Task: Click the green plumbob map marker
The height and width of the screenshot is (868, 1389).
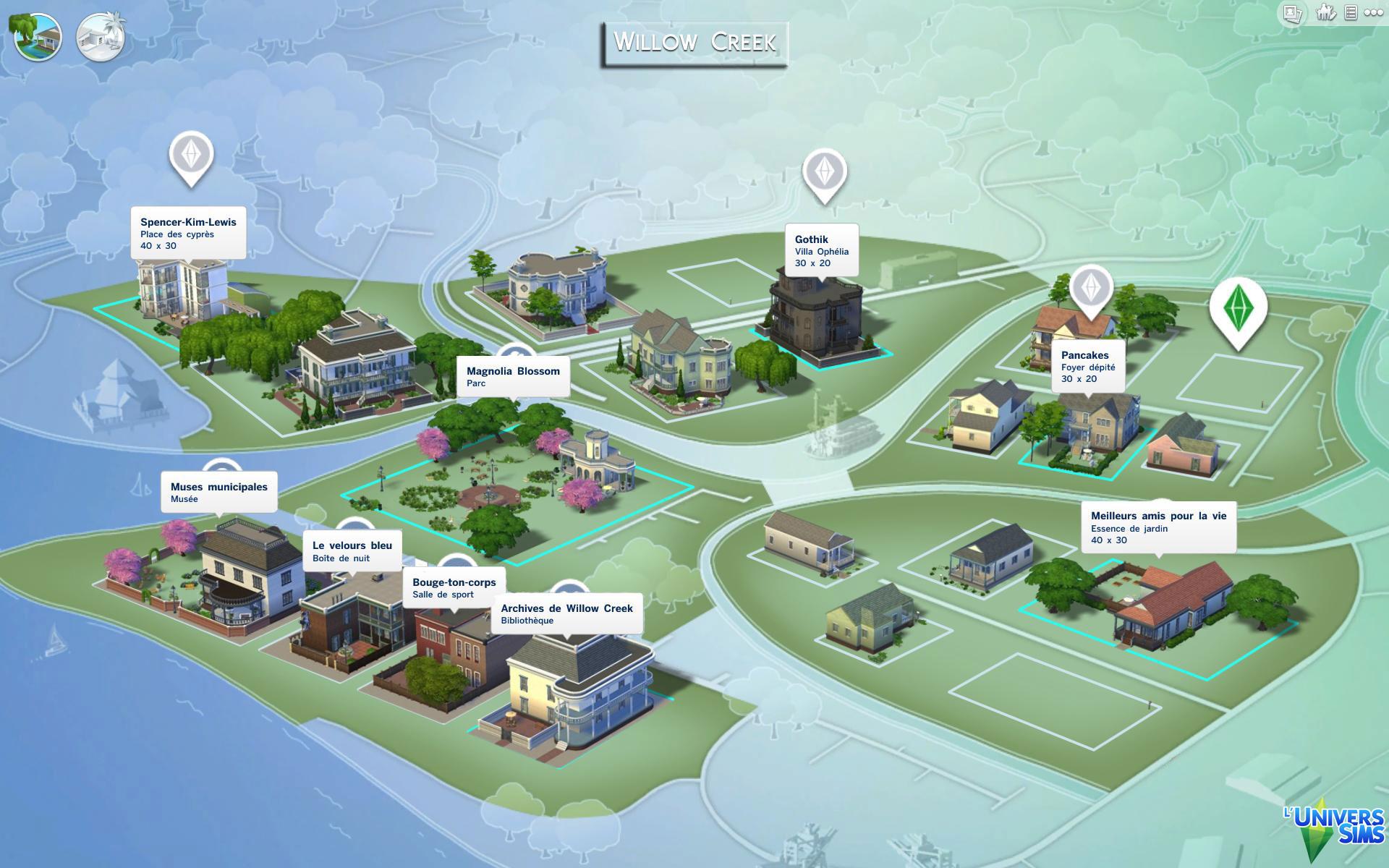Action: (1238, 309)
